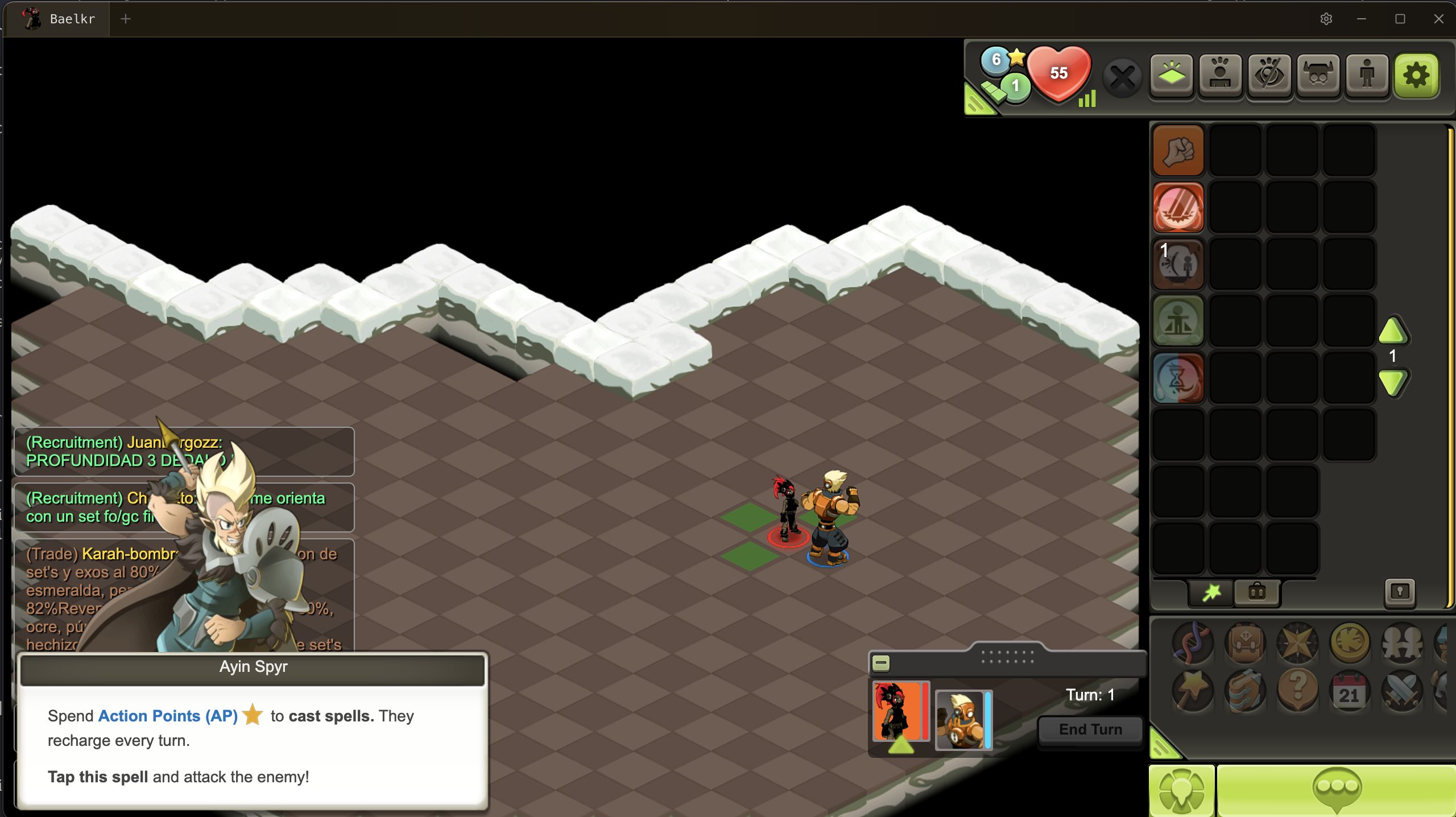This screenshot has width=1456, height=817.
Task: Collapse the turn timeline panel
Action: 881,663
